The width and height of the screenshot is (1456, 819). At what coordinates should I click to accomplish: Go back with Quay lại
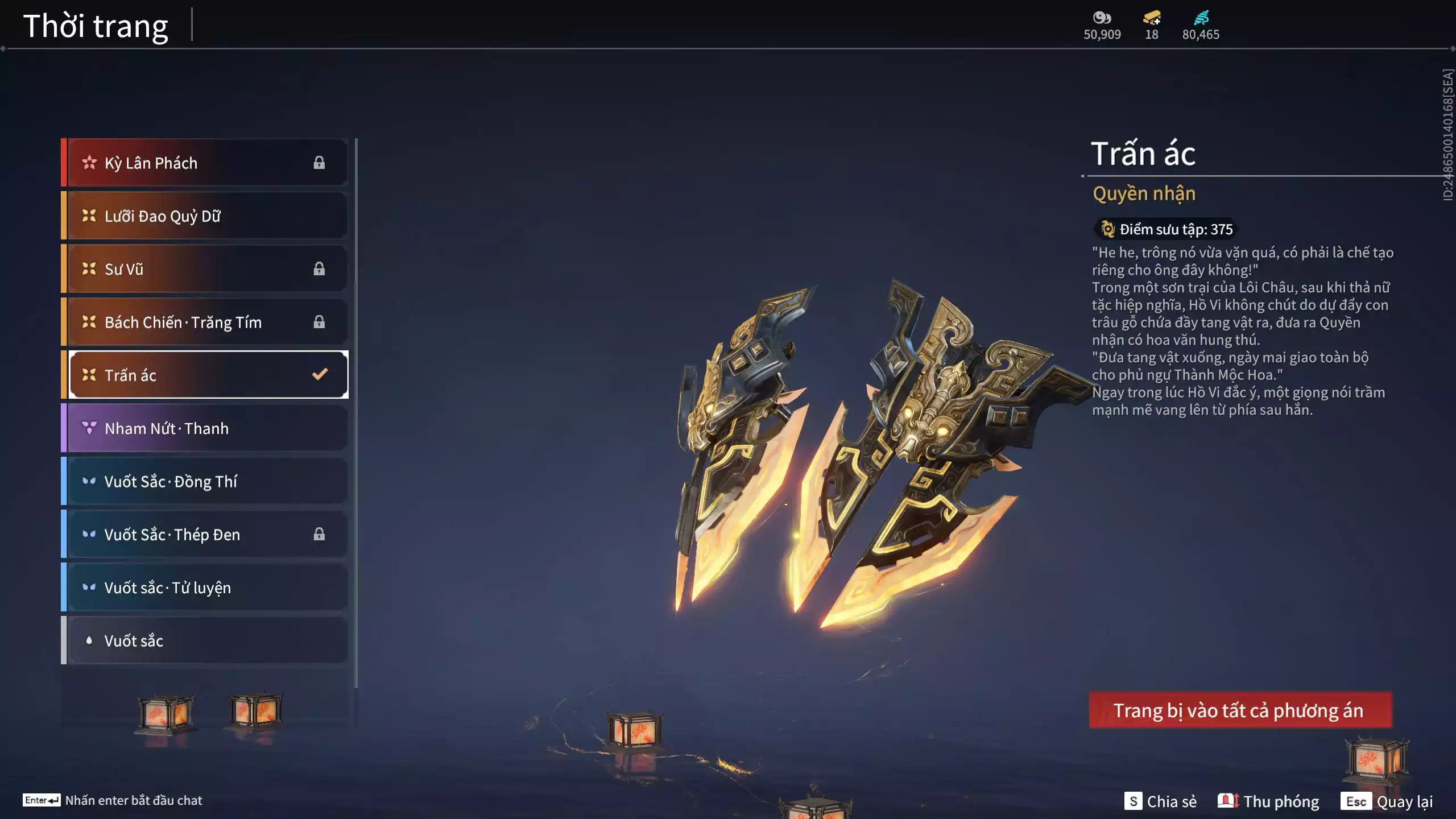pyautogui.click(x=1387, y=801)
